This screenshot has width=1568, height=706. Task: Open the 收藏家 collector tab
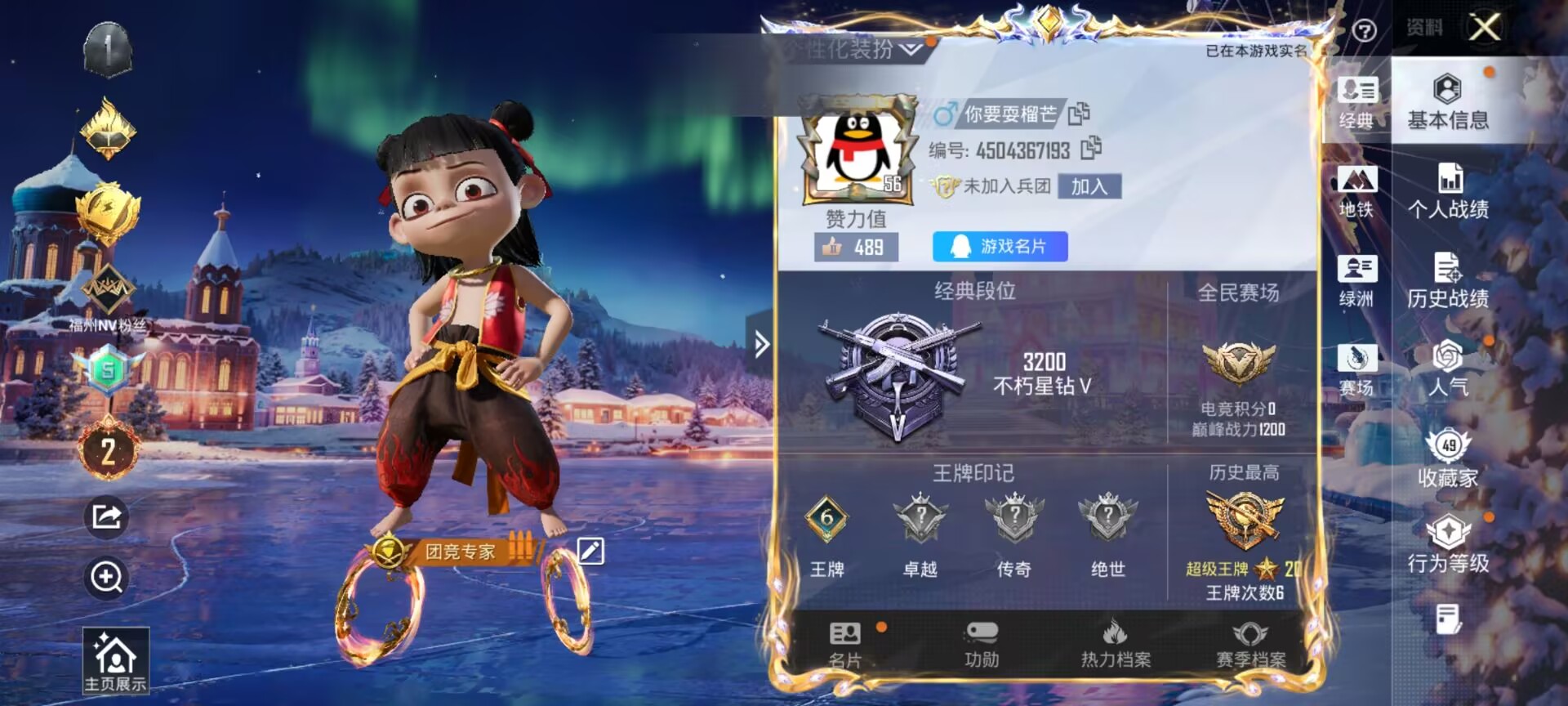[1447, 458]
